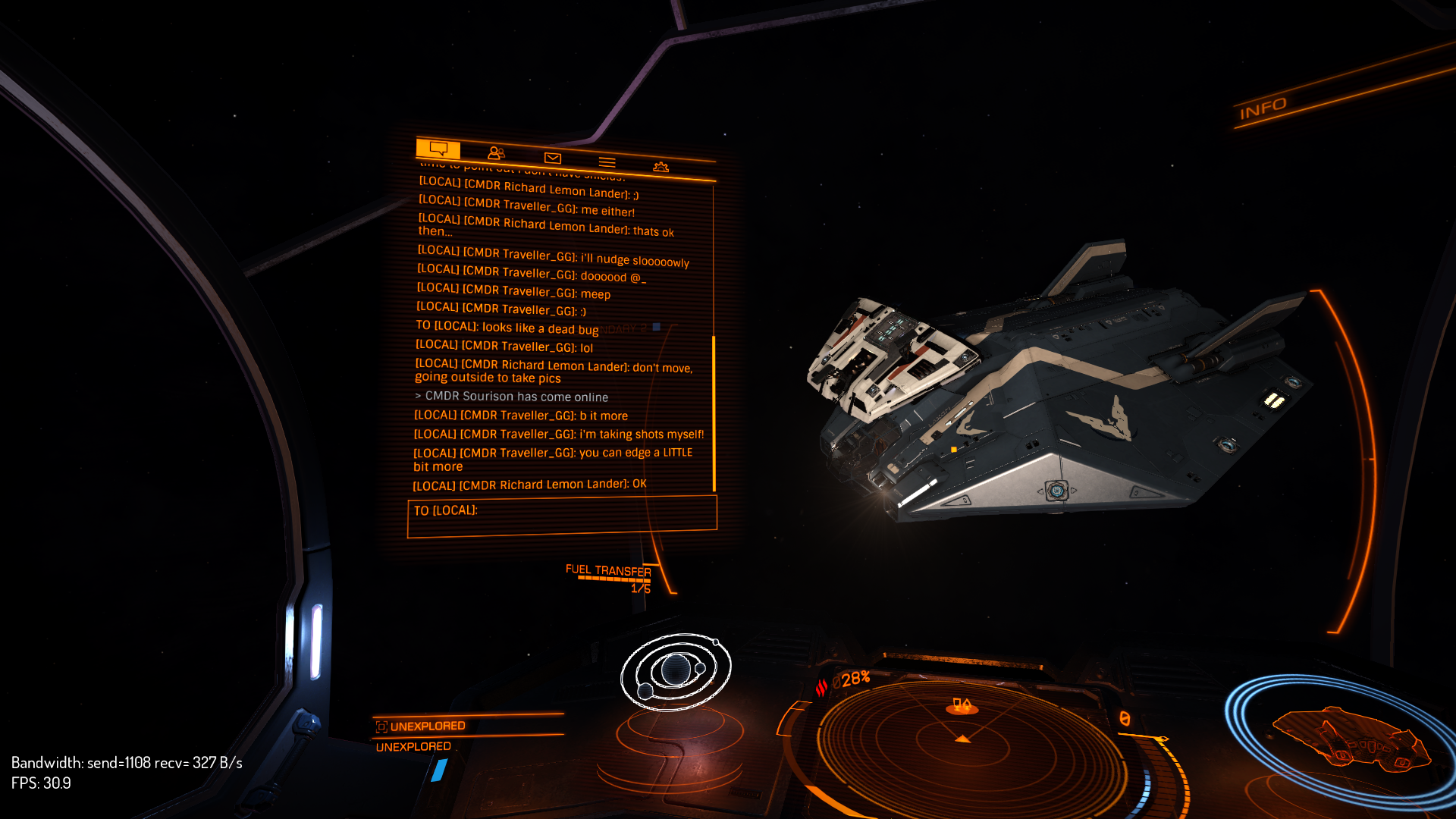Open the inbox envelope tab
The width and height of the screenshot is (1456, 819).
pos(552,158)
